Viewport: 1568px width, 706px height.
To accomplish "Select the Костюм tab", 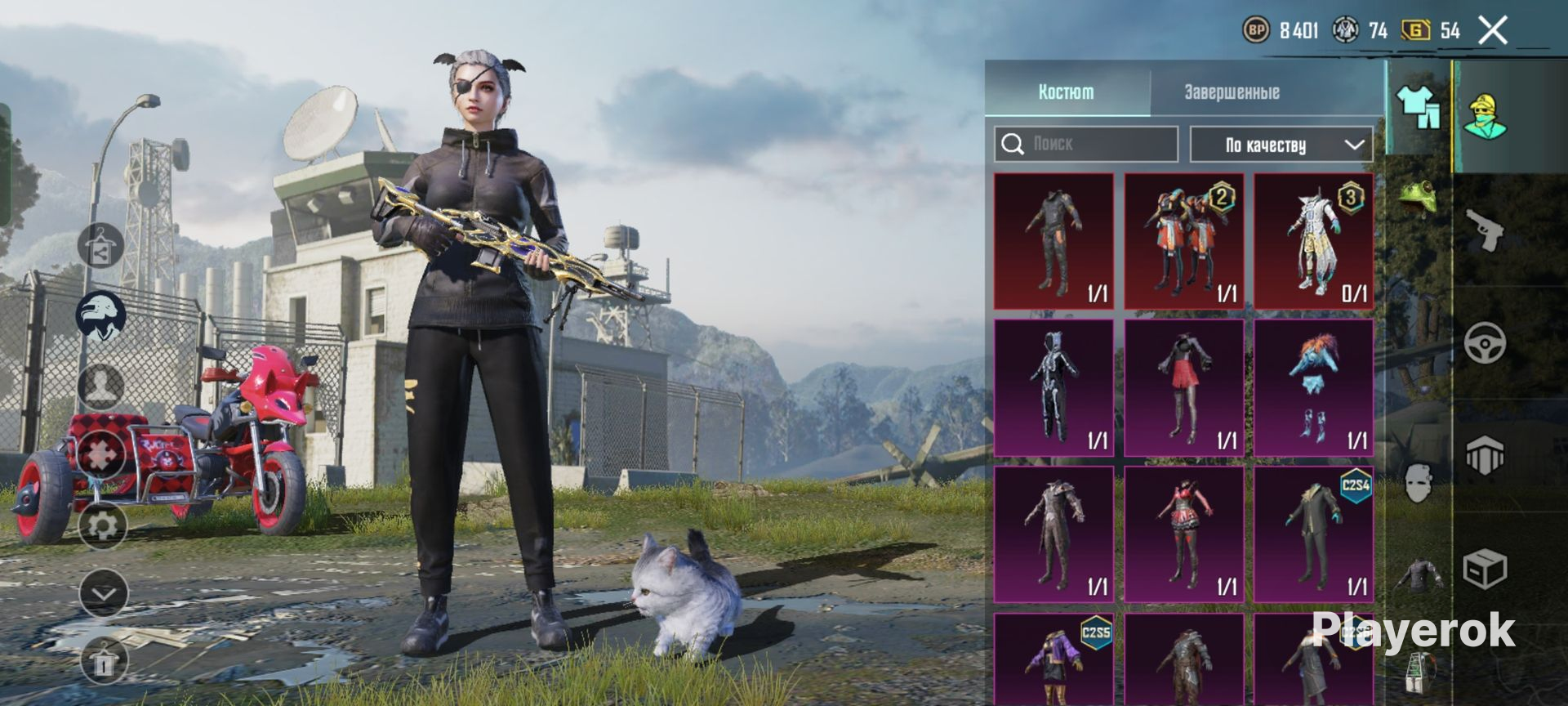I will coord(1066,92).
